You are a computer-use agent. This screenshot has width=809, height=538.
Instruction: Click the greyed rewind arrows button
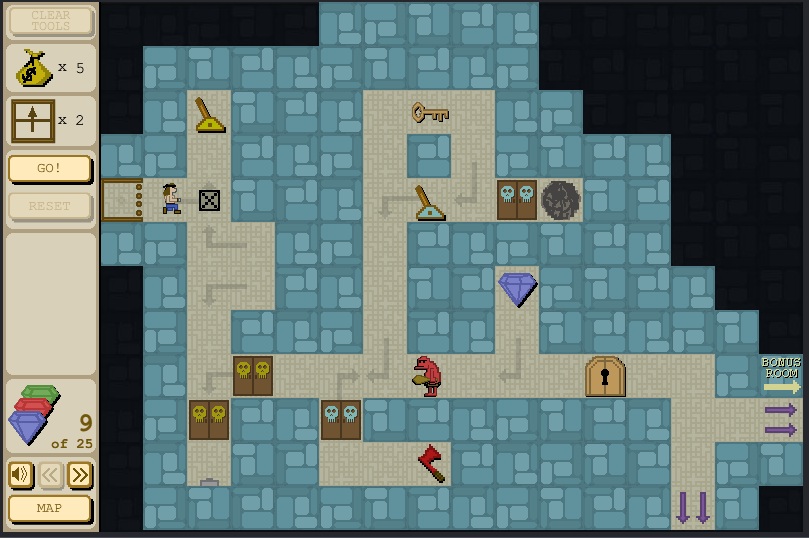(51, 474)
